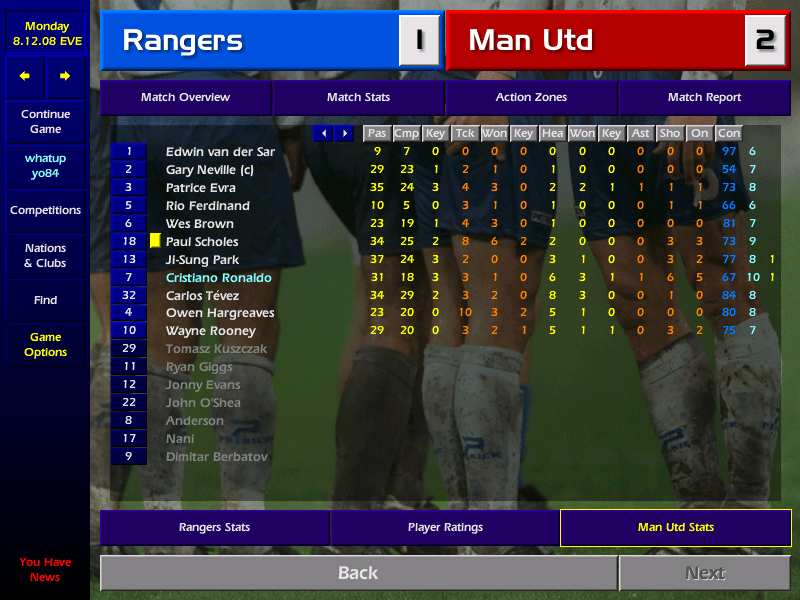The width and height of the screenshot is (800, 600).
Task: Select the whatup yo84 manager entry
Action: [45, 166]
